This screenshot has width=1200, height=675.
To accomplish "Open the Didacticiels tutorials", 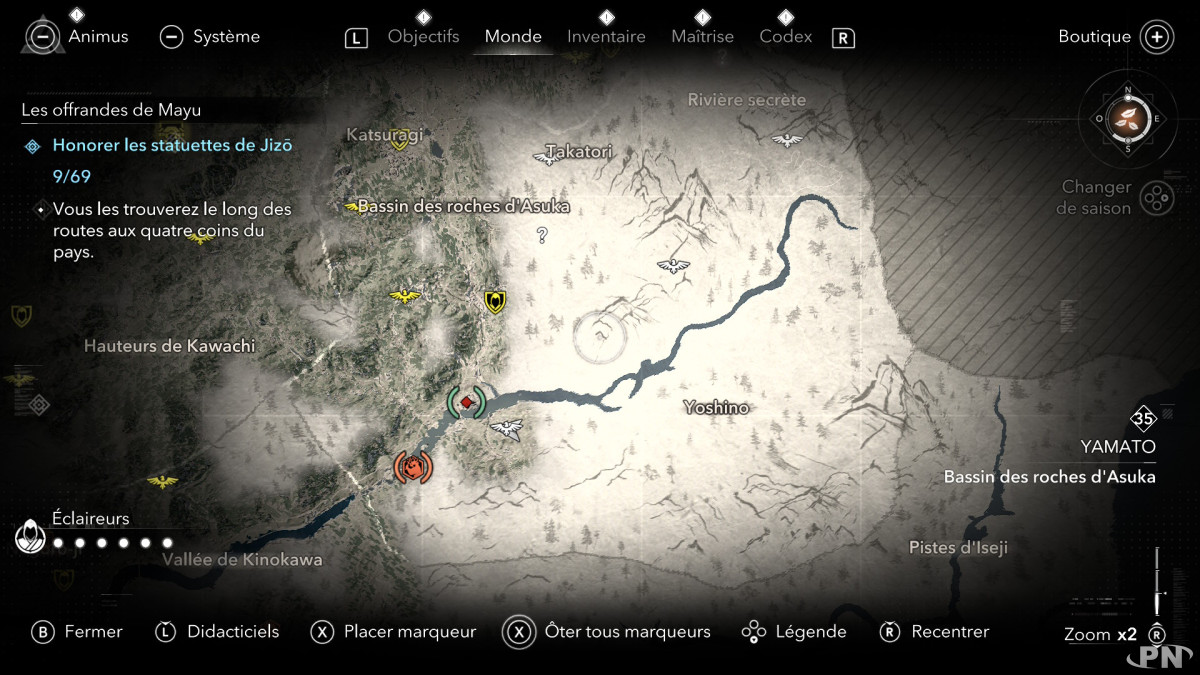I will [x=217, y=632].
